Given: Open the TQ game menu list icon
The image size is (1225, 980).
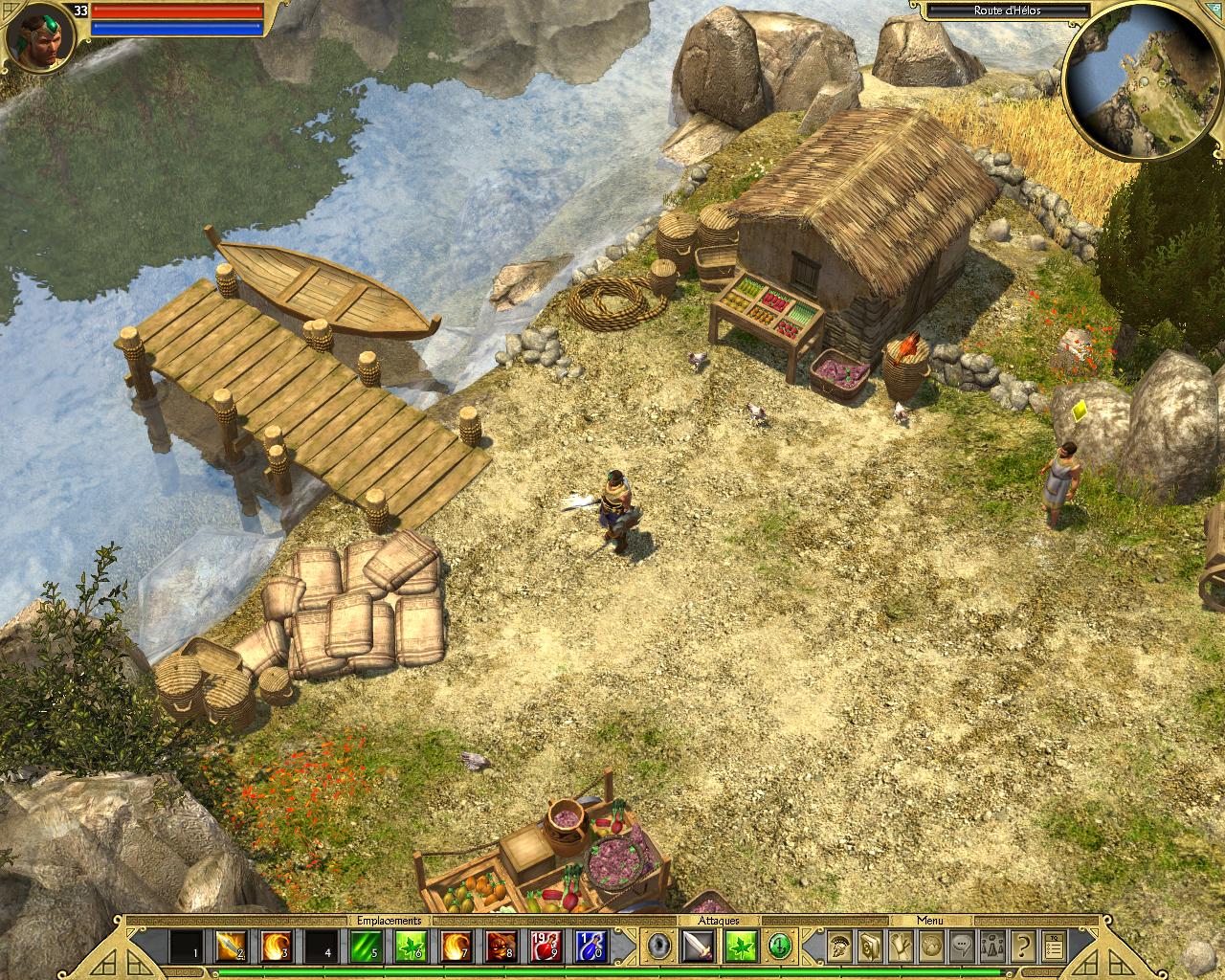Looking at the screenshot, I should (x=1053, y=947).
